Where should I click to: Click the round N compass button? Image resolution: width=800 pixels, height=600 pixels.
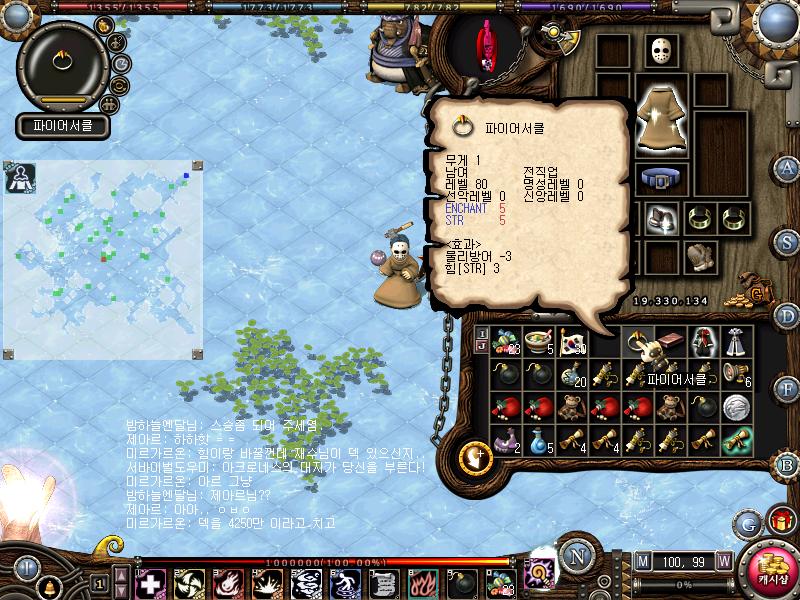point(576,553)
